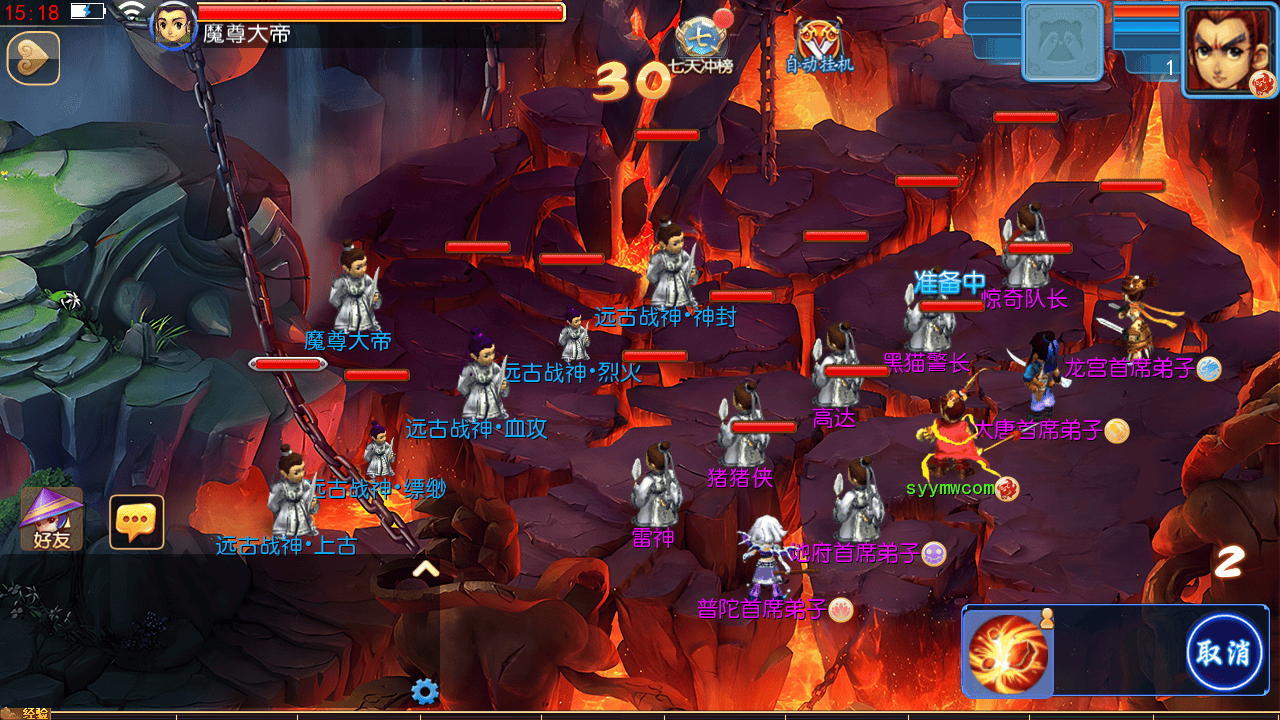
Task: Open the 好友 friends list
Action: click(x=51, y=519)
